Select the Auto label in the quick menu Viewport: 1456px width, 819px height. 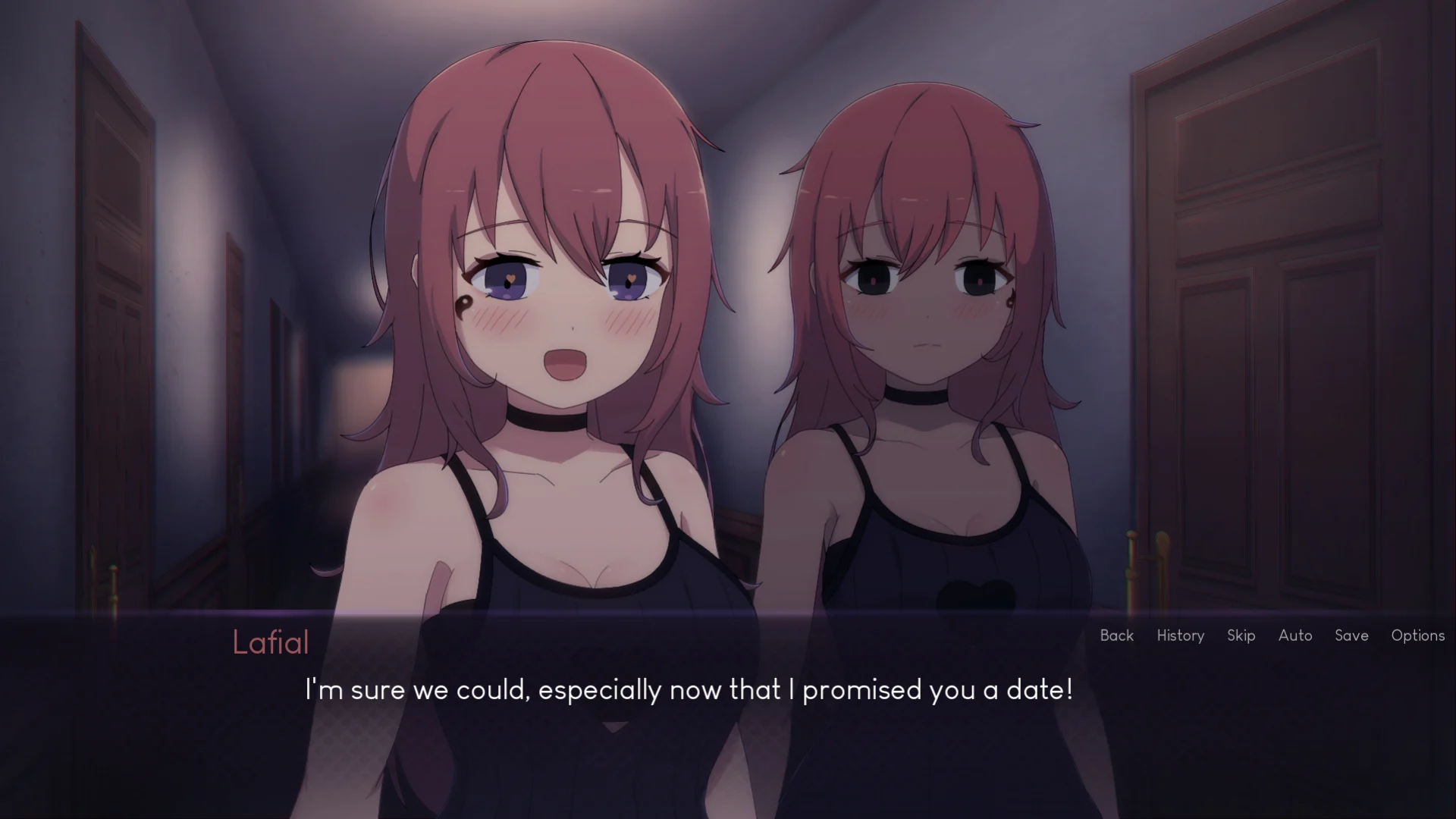(1295, 635)
